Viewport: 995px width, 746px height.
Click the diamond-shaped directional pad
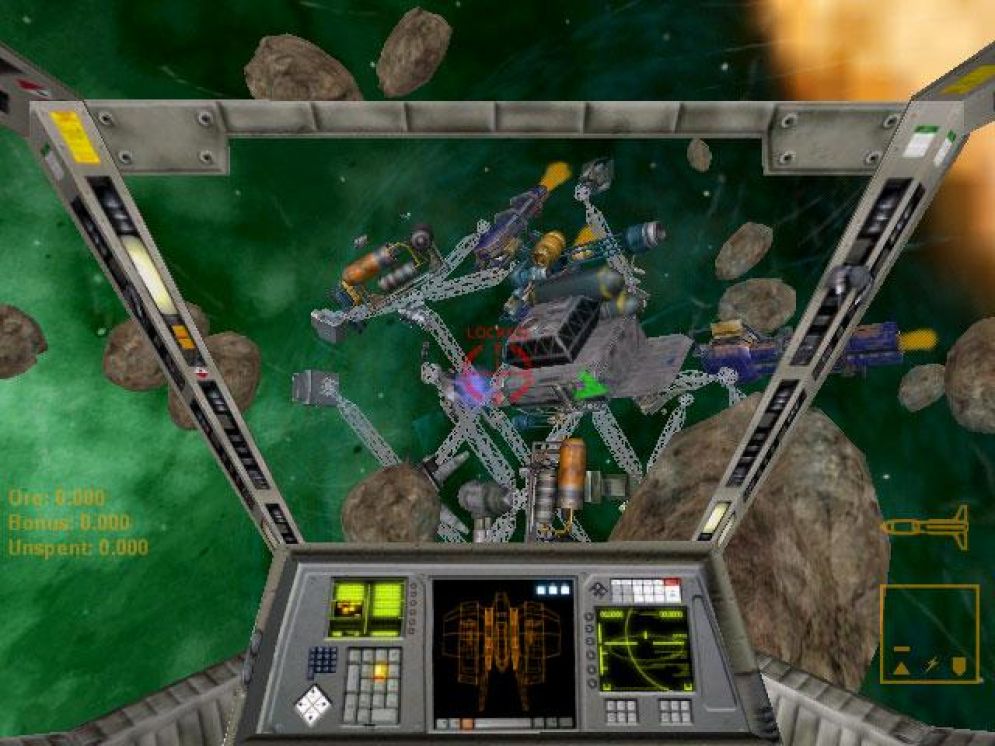(x=313, y=704)
